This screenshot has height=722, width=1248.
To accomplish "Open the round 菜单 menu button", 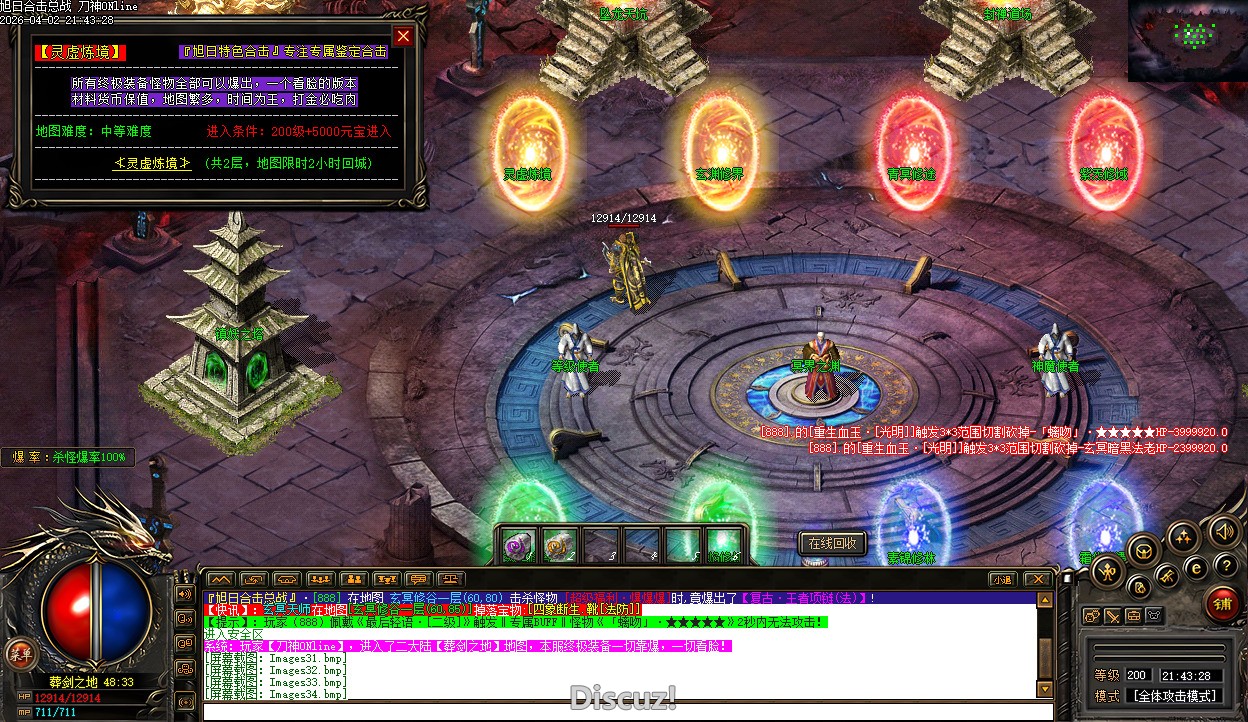I will tap(17, 654).
